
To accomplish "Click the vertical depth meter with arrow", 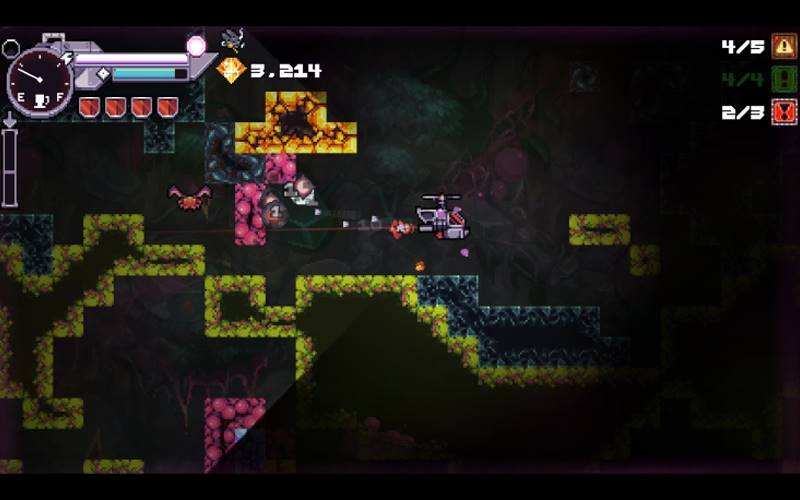I will 10,162.
